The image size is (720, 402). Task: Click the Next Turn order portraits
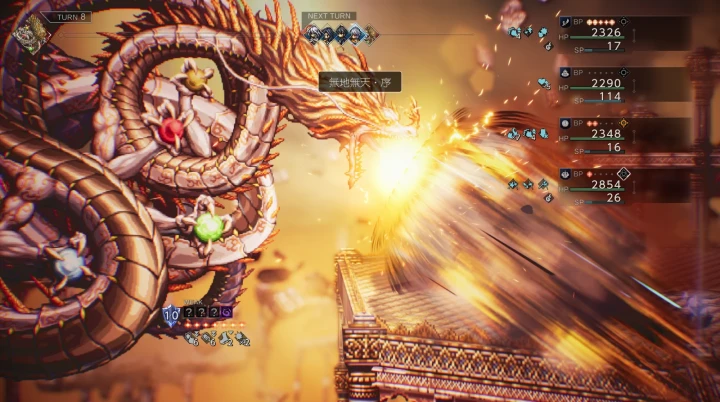click(x=342, y=34)
